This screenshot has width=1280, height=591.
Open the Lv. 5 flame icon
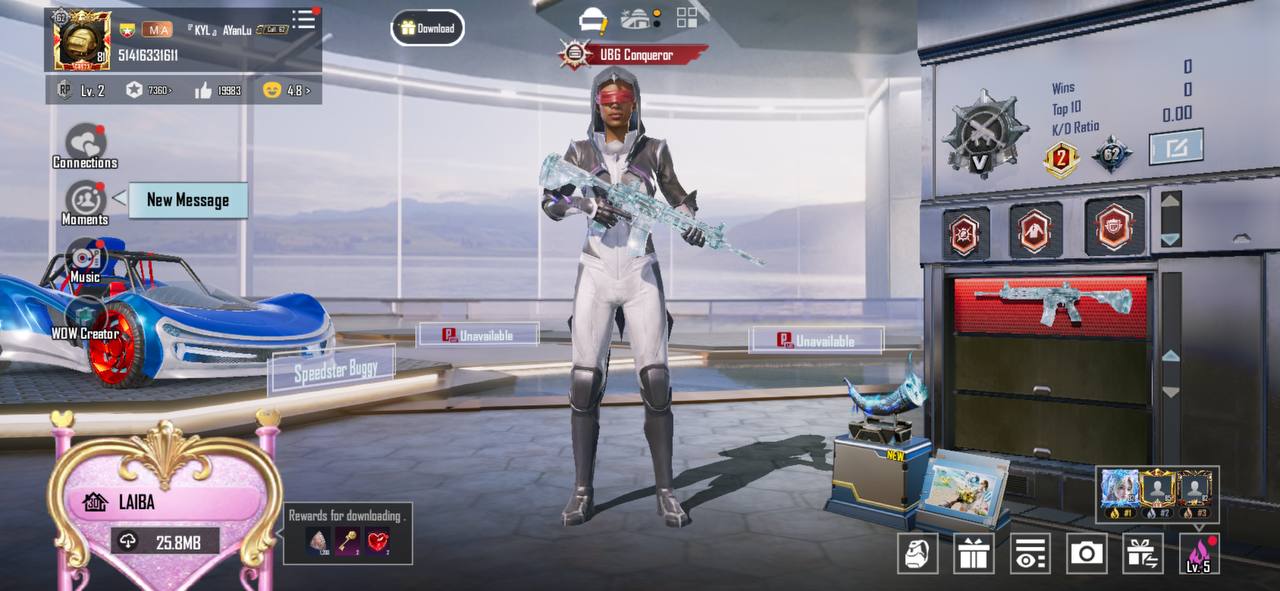coord(1199,553)
